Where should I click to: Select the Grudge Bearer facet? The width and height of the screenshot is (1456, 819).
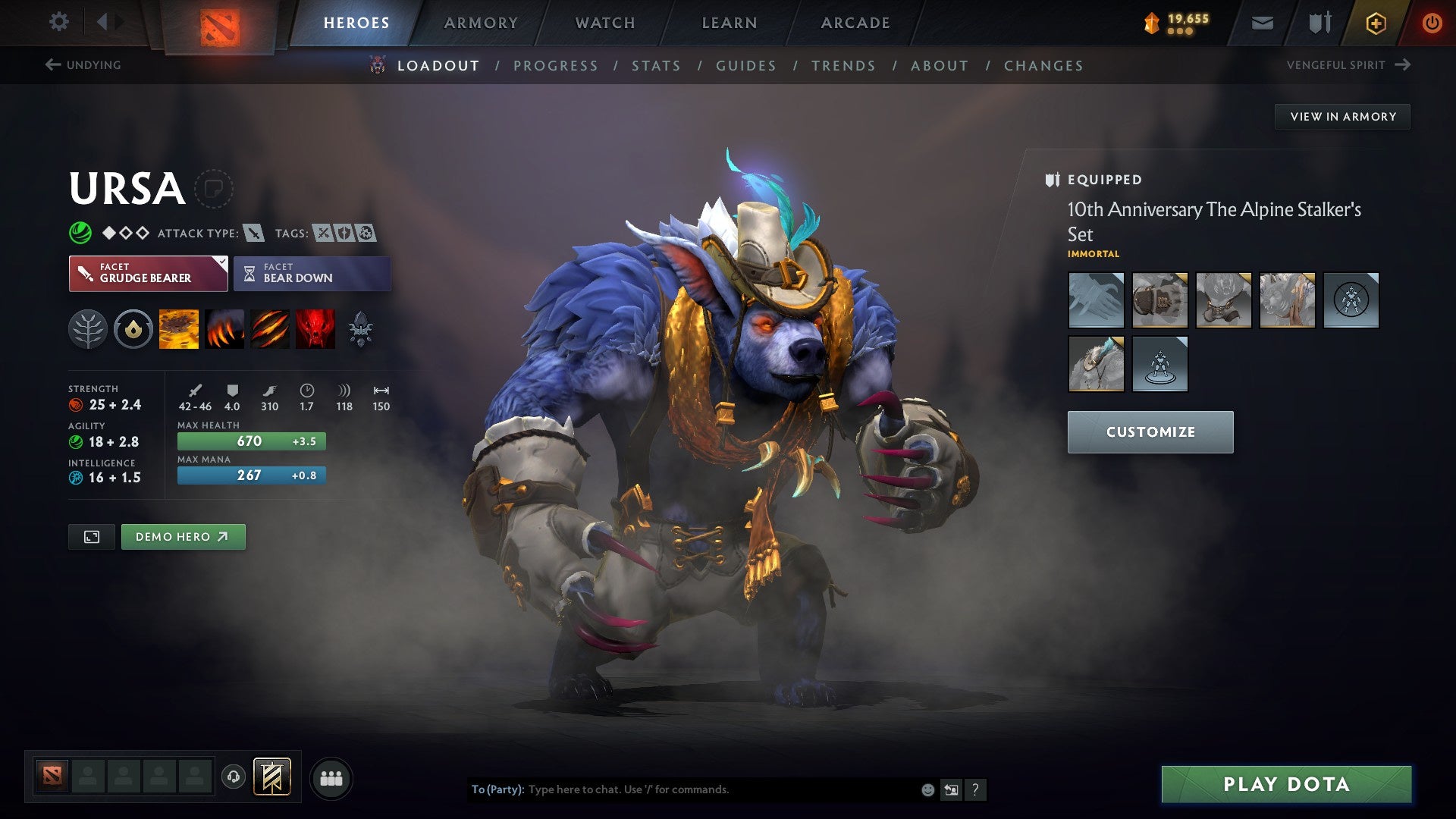[x=148, y=273]
